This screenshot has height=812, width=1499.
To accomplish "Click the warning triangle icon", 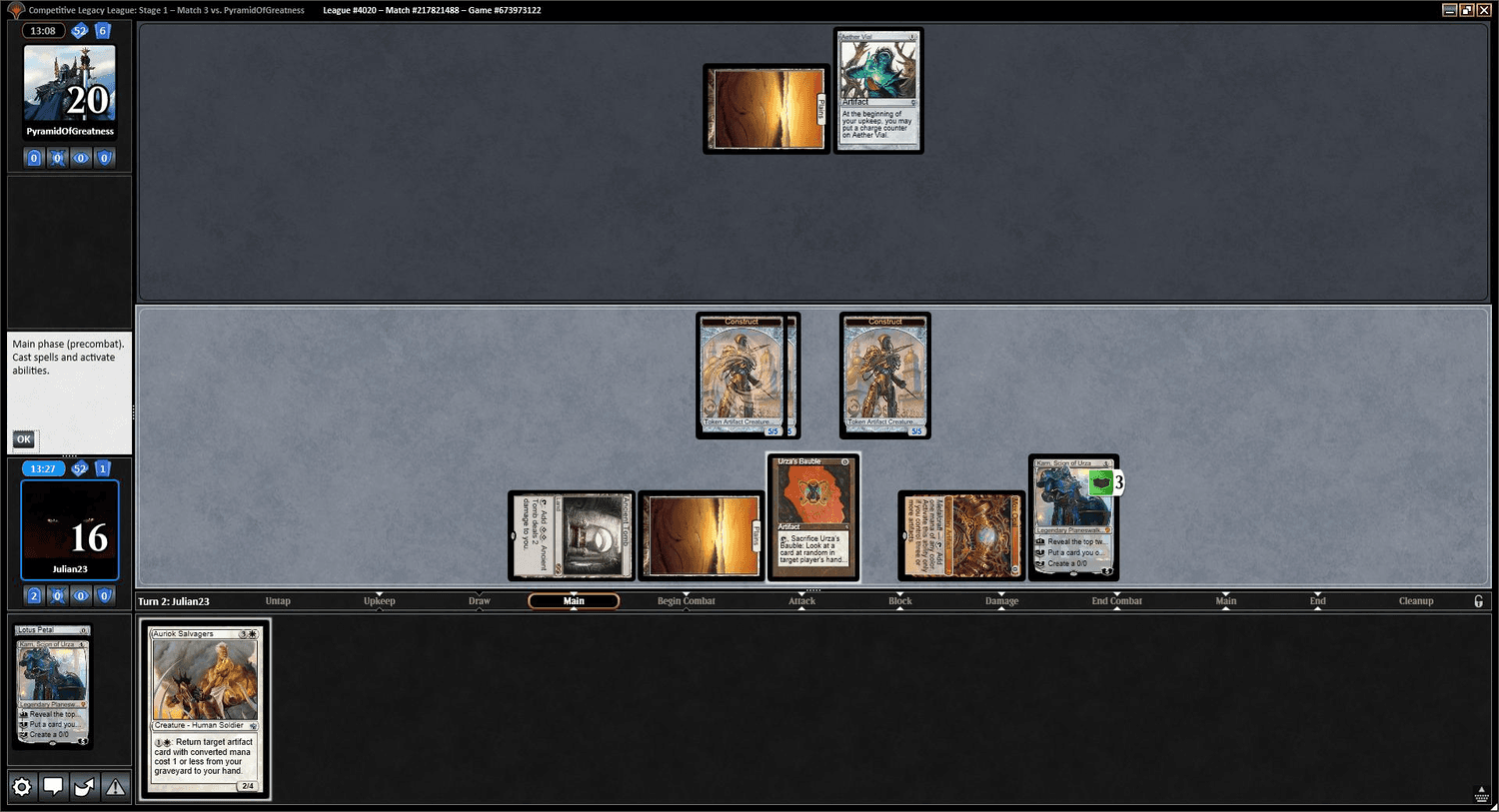I will coord(115,786).
